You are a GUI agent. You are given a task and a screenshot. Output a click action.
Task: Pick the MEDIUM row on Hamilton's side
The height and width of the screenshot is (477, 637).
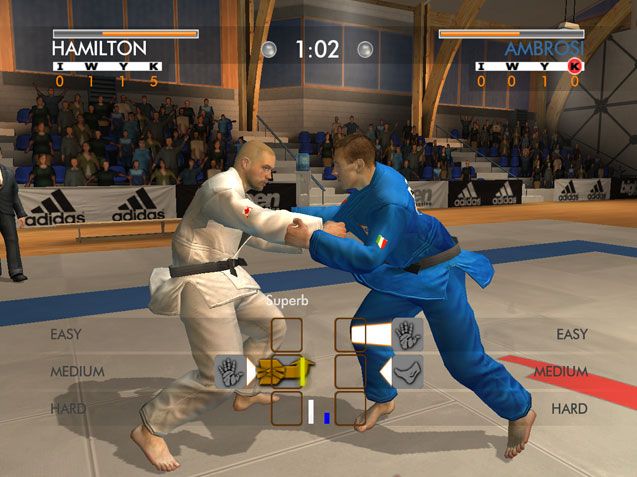pos(77,372)
